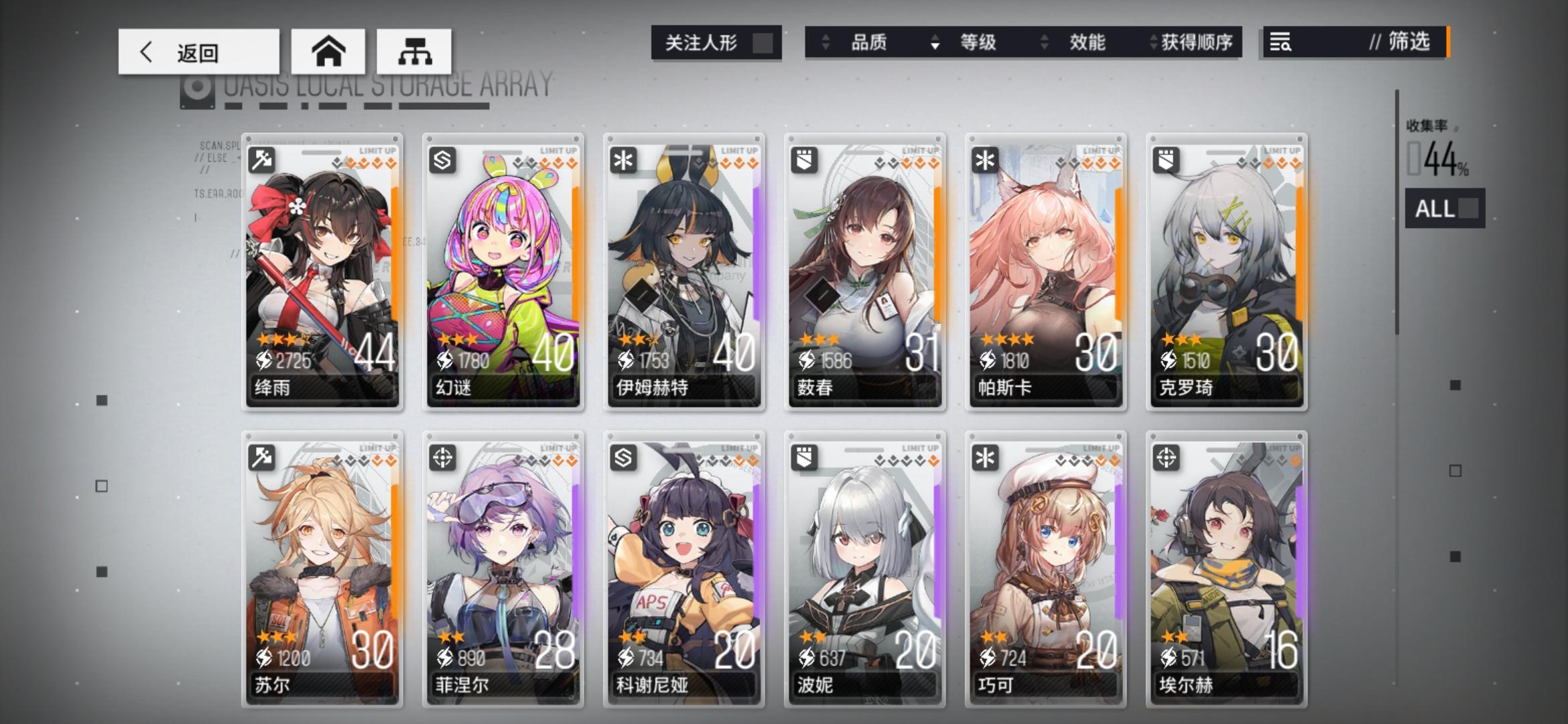1568x724 pixels.
Task: Click the 收集率 44% progress indicator
Action: 1441,154
